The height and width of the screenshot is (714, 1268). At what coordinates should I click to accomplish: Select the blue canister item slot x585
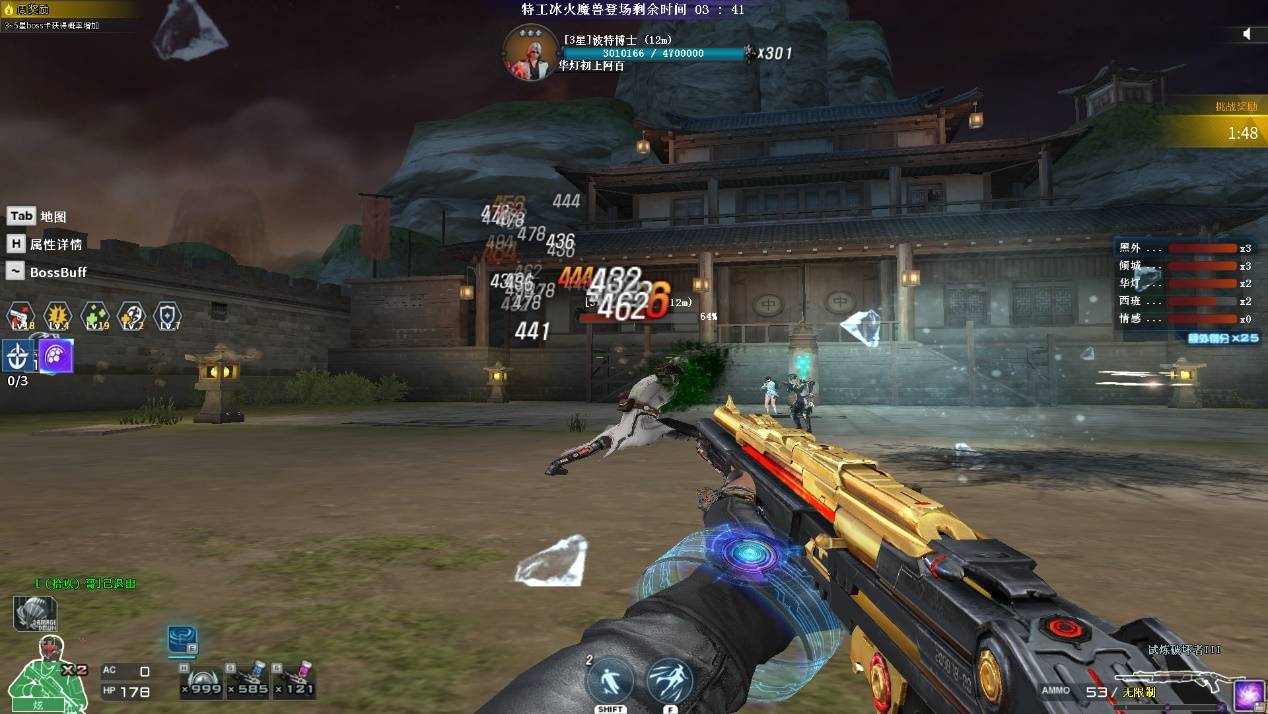tap(249, 678)
